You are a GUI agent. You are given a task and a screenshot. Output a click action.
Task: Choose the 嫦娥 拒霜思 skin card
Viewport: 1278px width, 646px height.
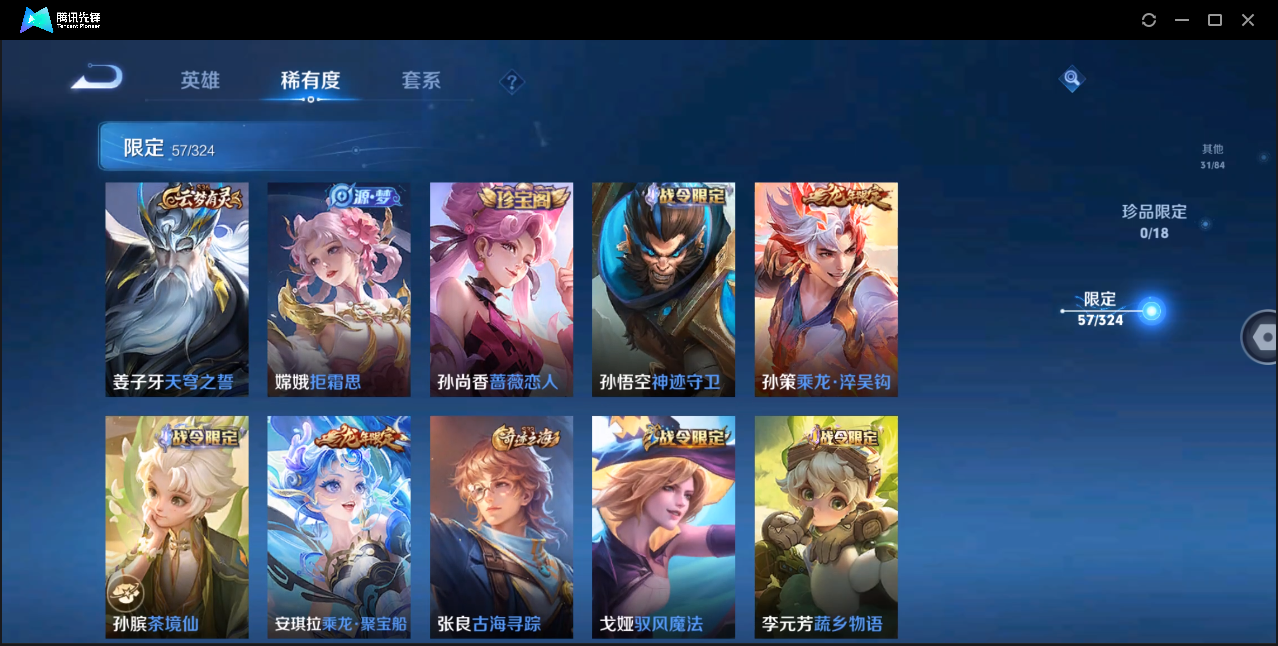tap(339, 289)
